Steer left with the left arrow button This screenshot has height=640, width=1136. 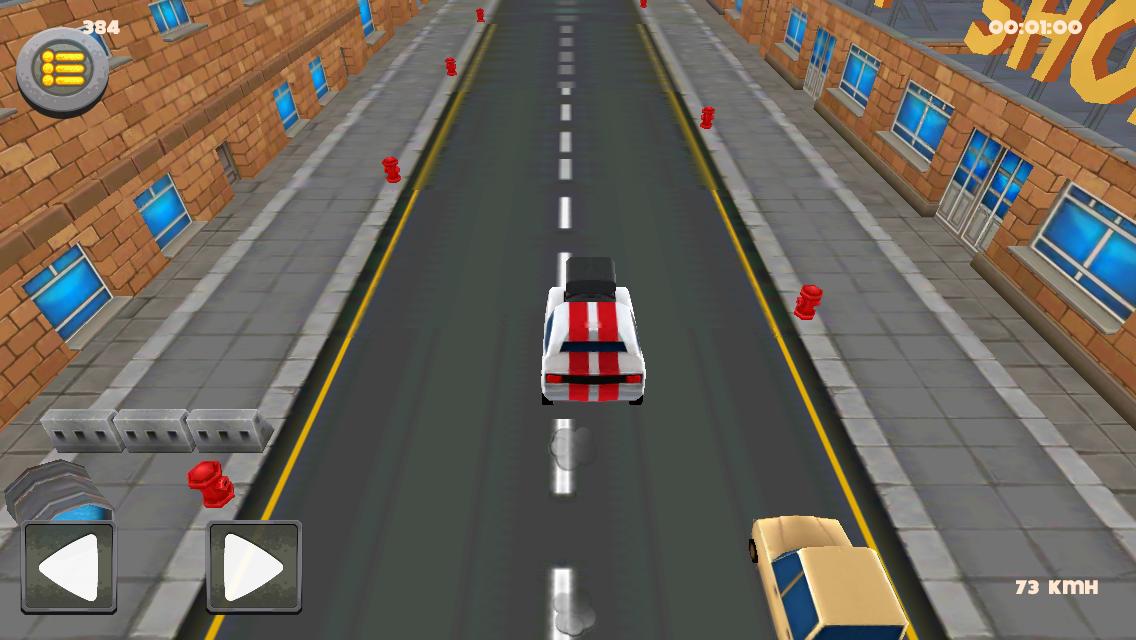tap(69, 567)
